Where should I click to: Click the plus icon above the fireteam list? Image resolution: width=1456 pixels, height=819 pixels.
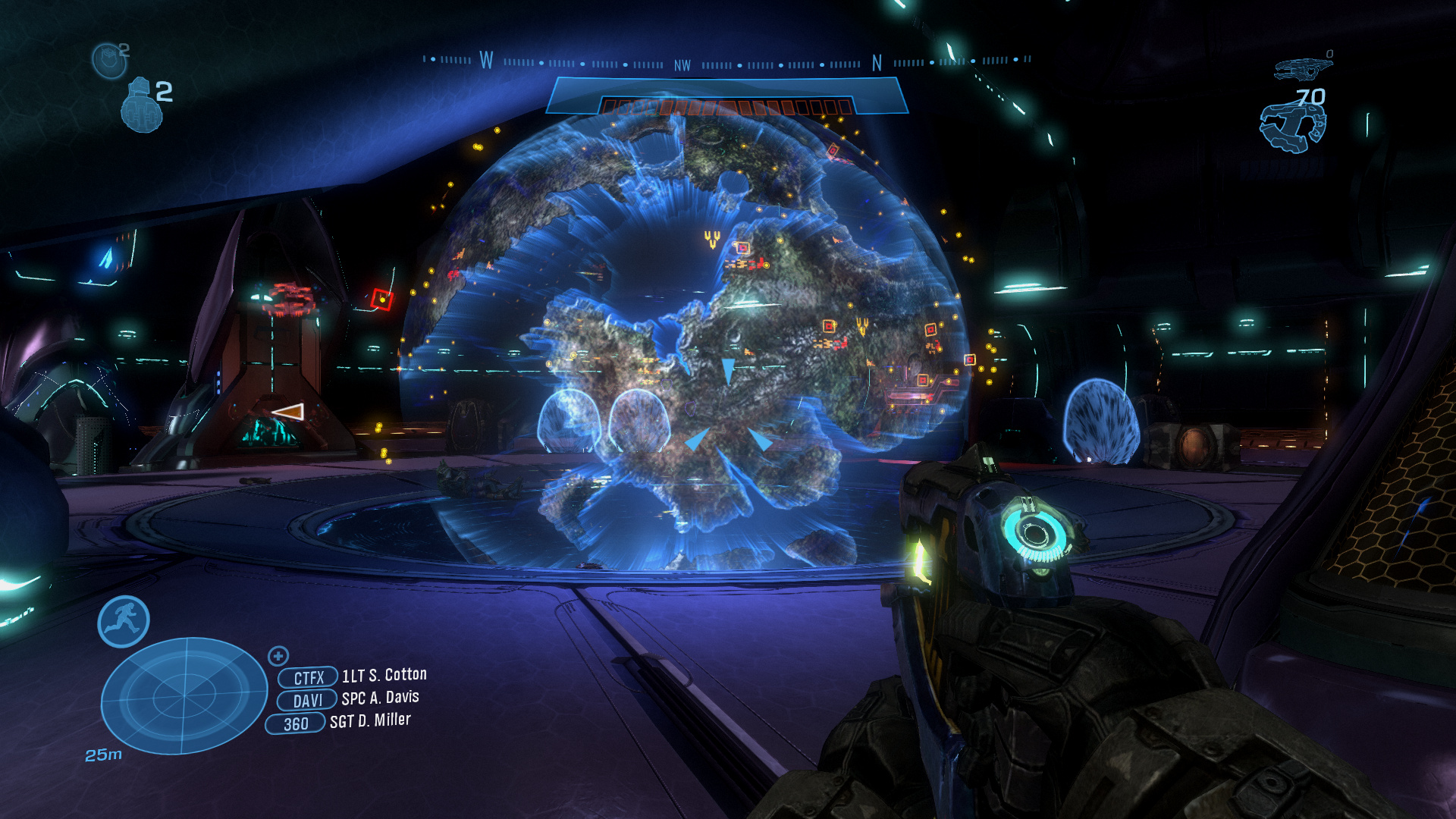coord(278,656)
